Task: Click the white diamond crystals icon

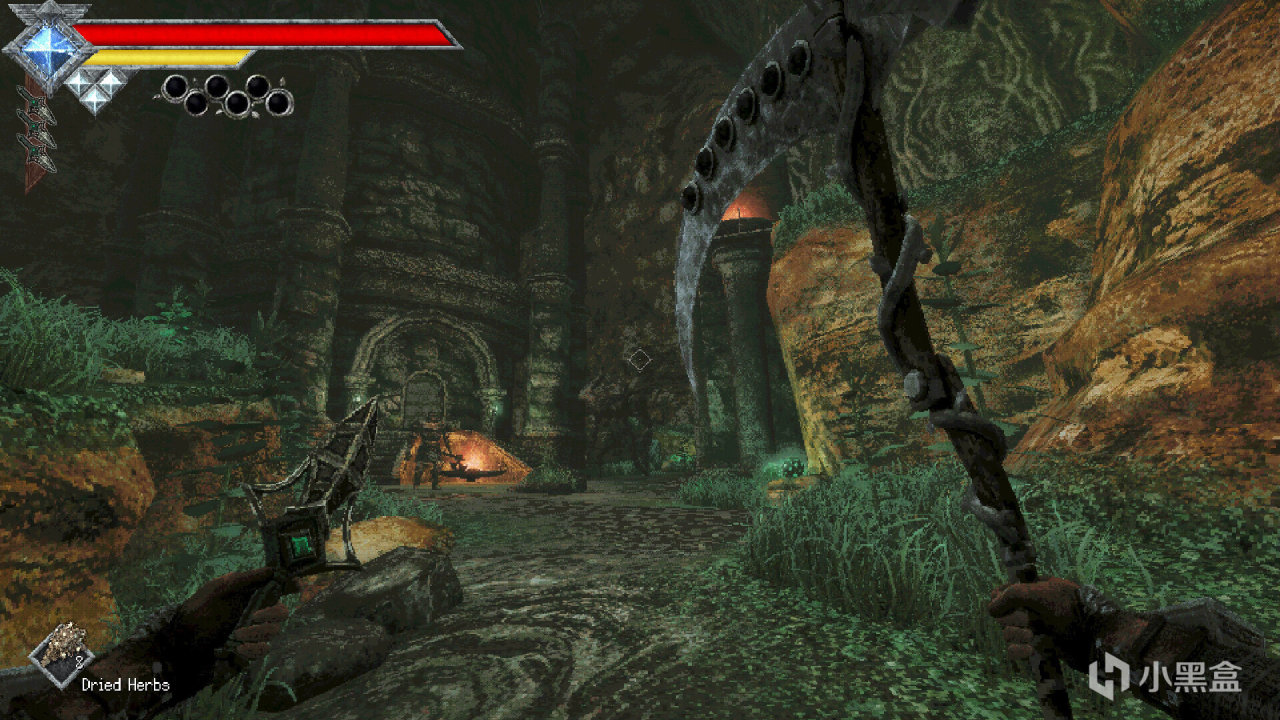Action: 94,87
